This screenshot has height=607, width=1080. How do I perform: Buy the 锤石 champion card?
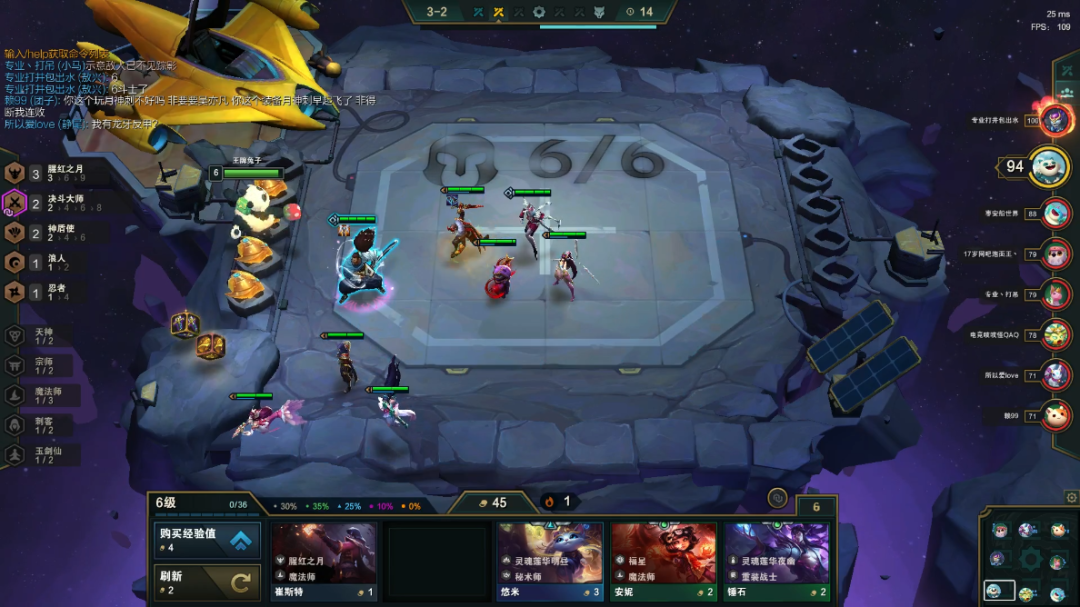[777, 560]
